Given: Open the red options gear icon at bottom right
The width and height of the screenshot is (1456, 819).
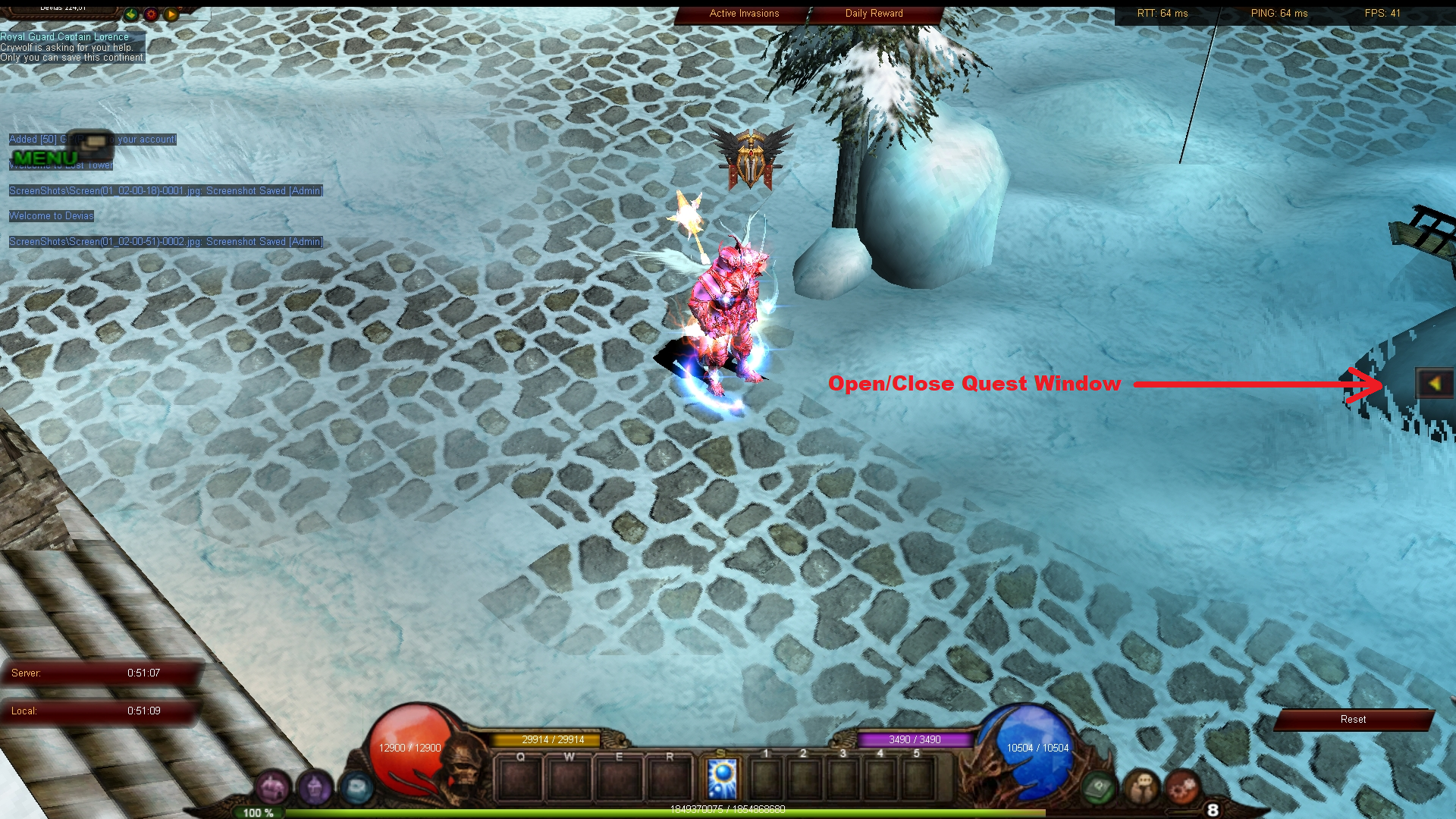Looking at the screenshot, I should [x=1182, y=788].
